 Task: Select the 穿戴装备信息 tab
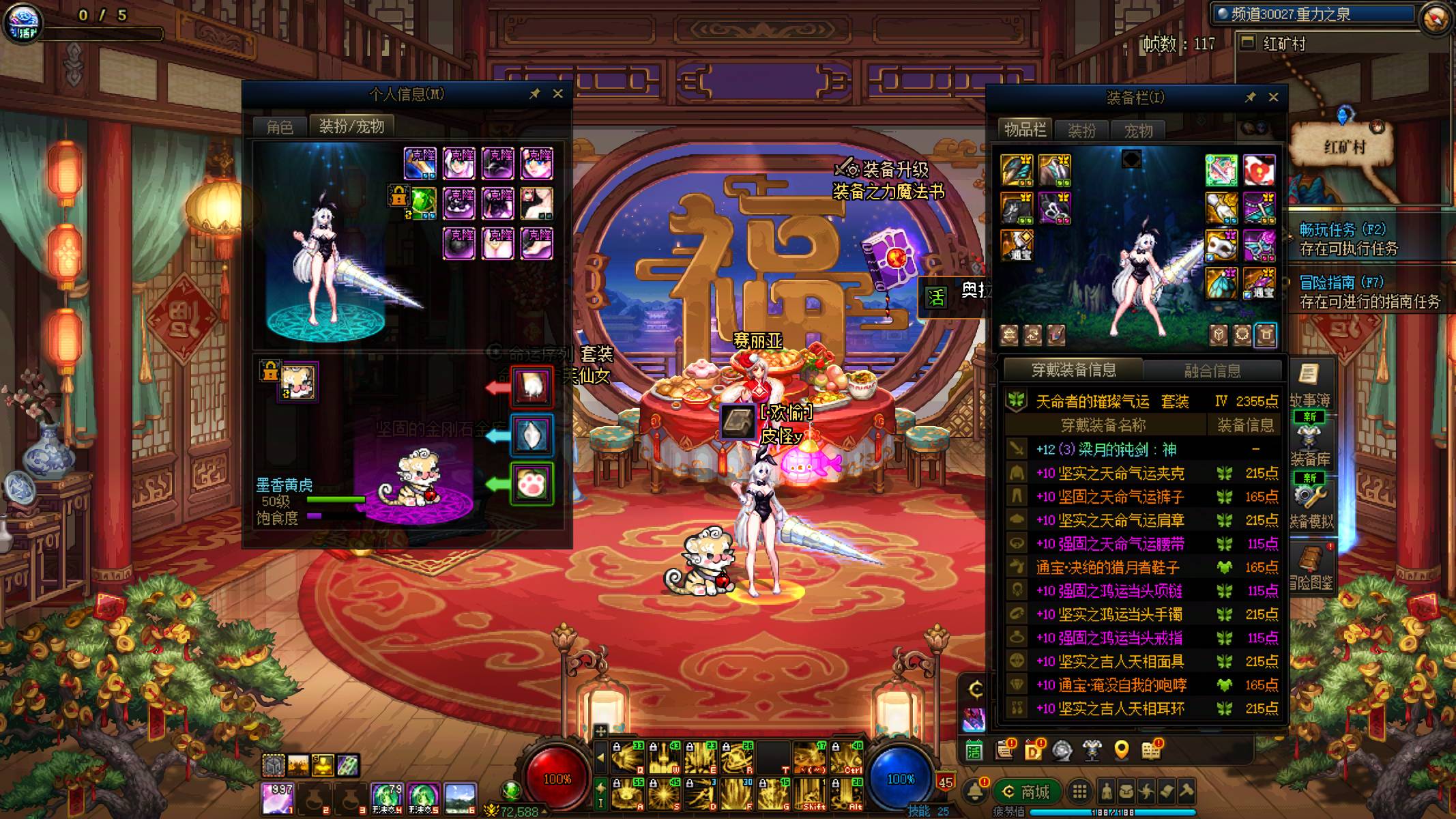1073,371
